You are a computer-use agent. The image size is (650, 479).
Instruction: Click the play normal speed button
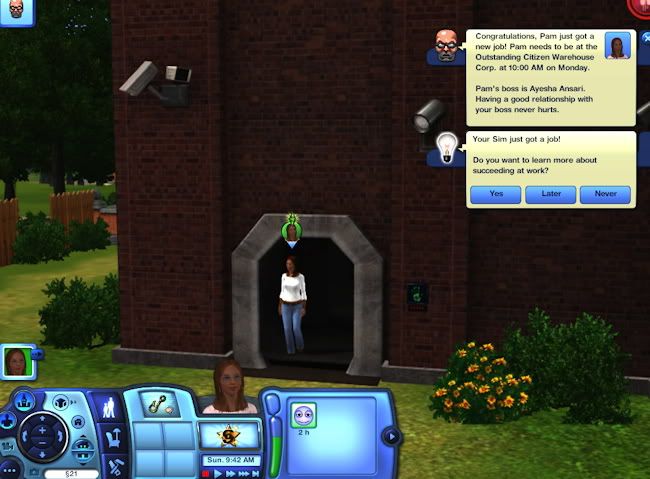[x=219, y=472]
